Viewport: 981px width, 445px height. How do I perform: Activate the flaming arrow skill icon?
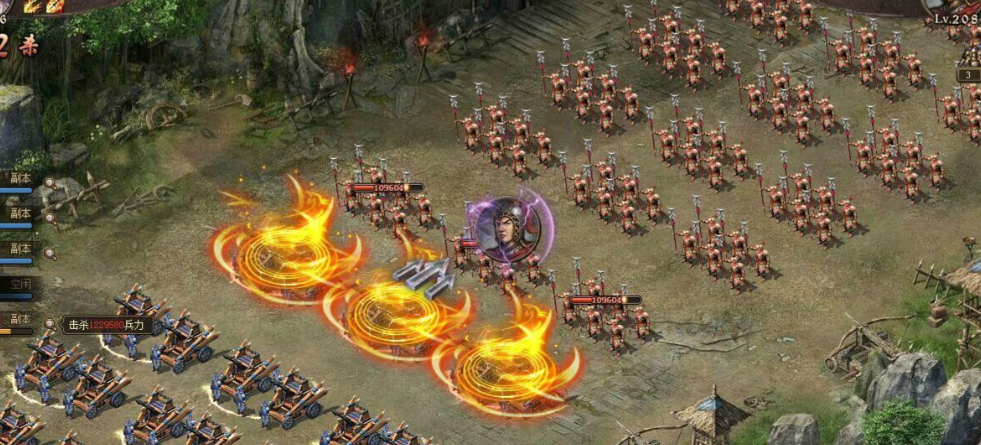(x=56, y=6)
